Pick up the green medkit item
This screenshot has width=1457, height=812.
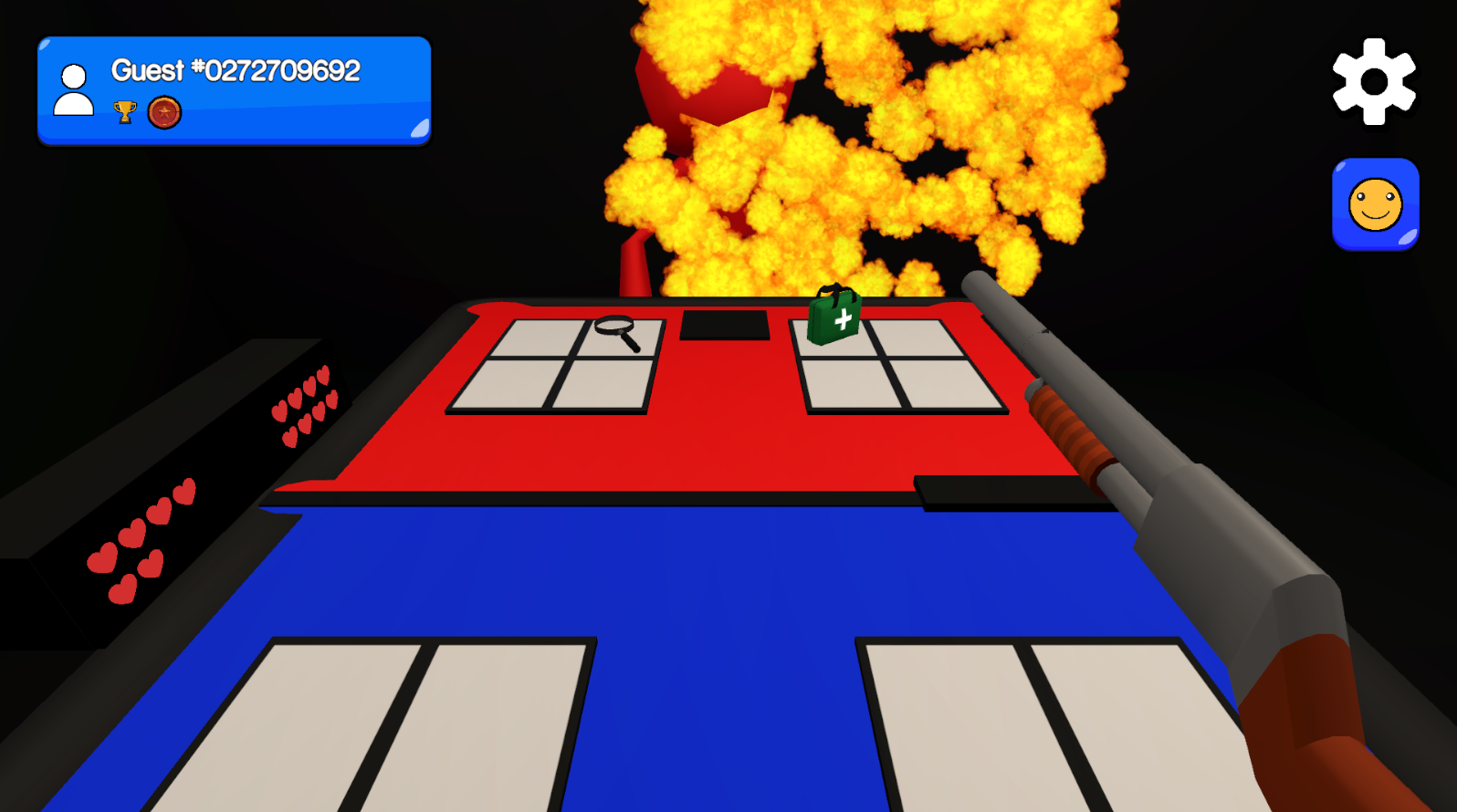pos(833,318)
